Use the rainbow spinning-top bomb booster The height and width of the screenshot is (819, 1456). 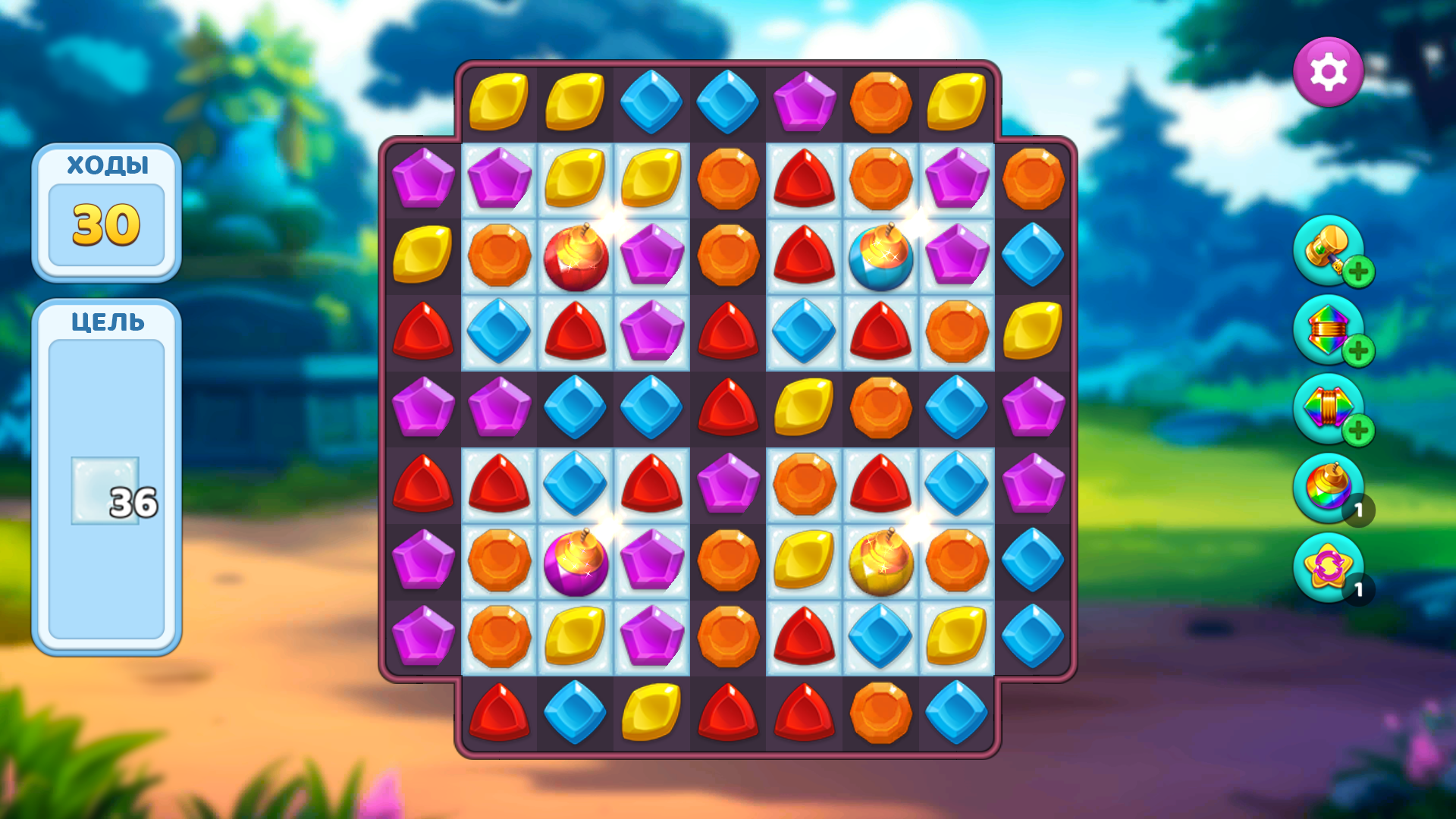(x=1327, y=489)
